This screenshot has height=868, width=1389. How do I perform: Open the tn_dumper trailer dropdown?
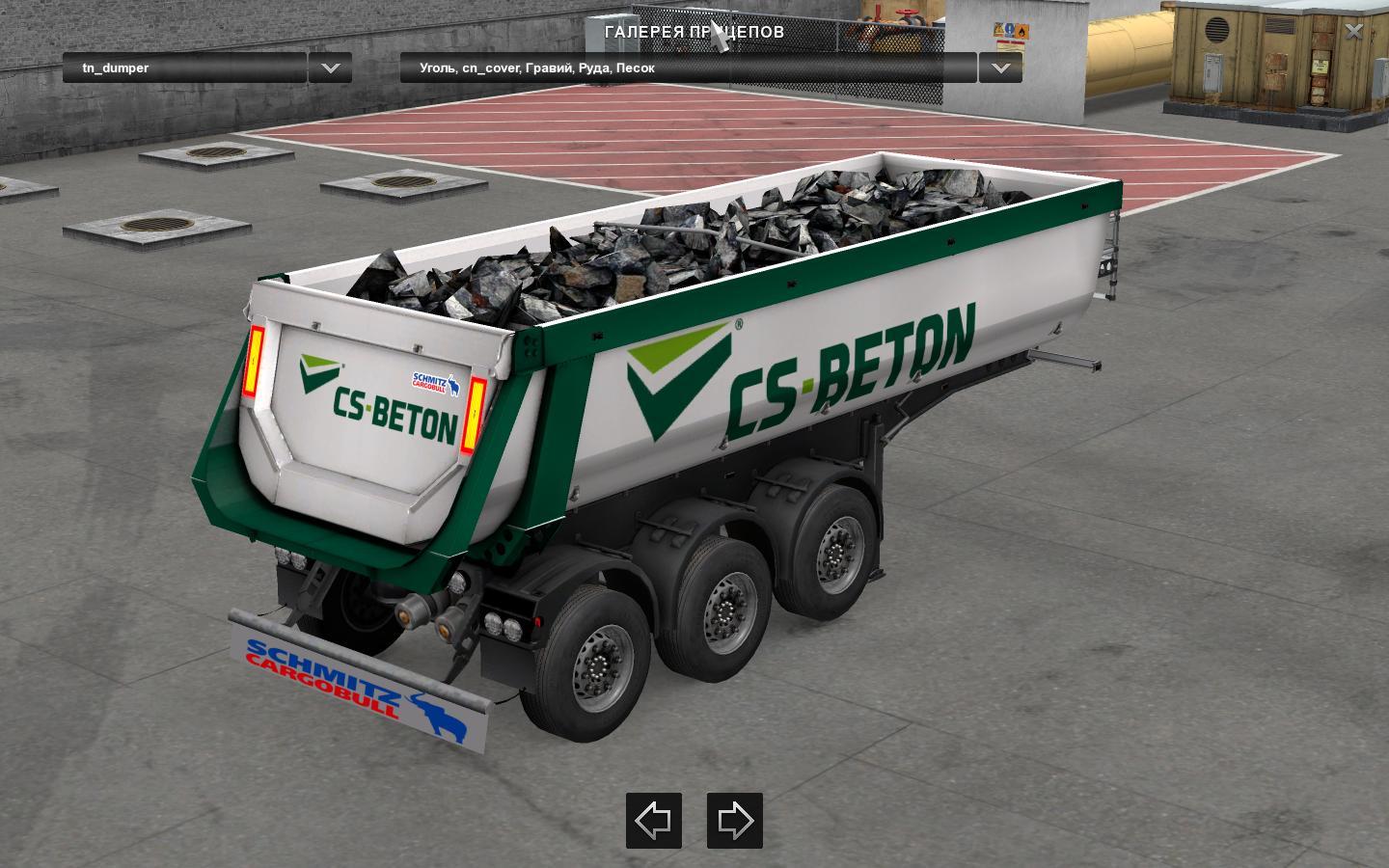[x=183, y=68]
